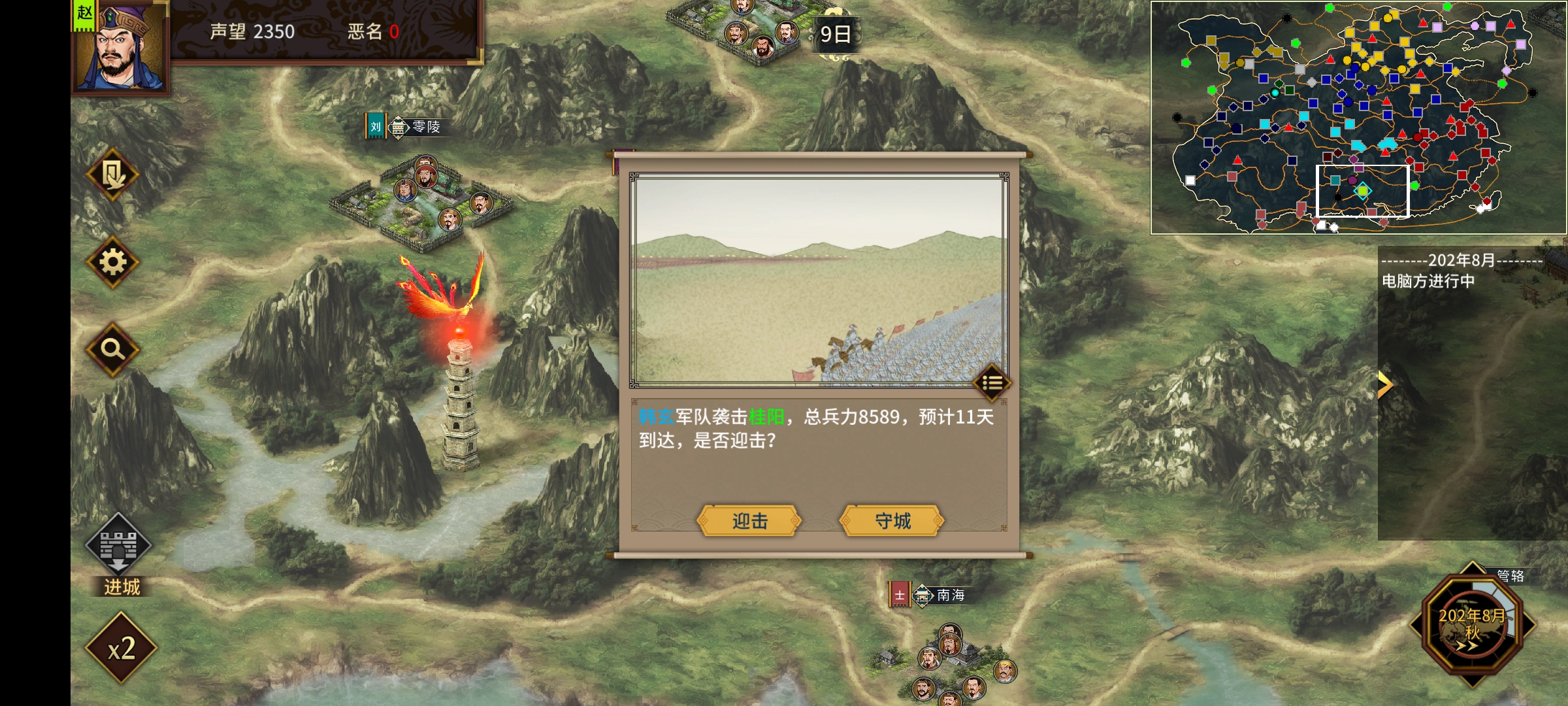This screenshot has height=706, width=1568.
Task: Choose 迎击 to intercept the attack
Action: (749, 521)
